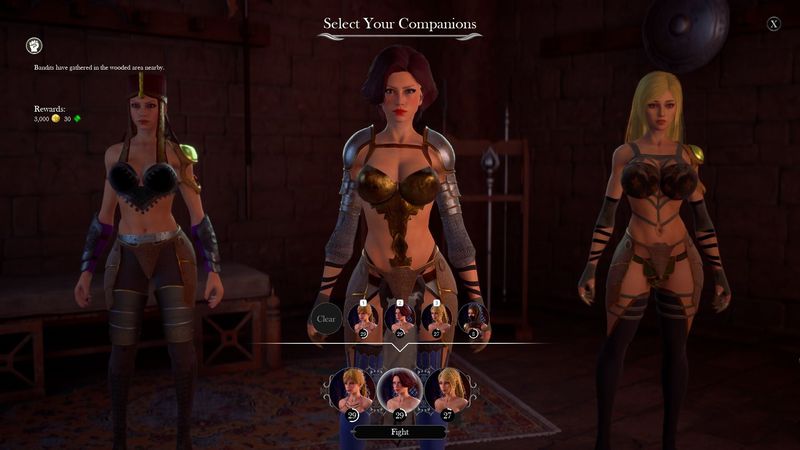This screenshot has width=800, height=450.
Task: Pick the small roster portrait numbered 1
Action: click(363, 318)
